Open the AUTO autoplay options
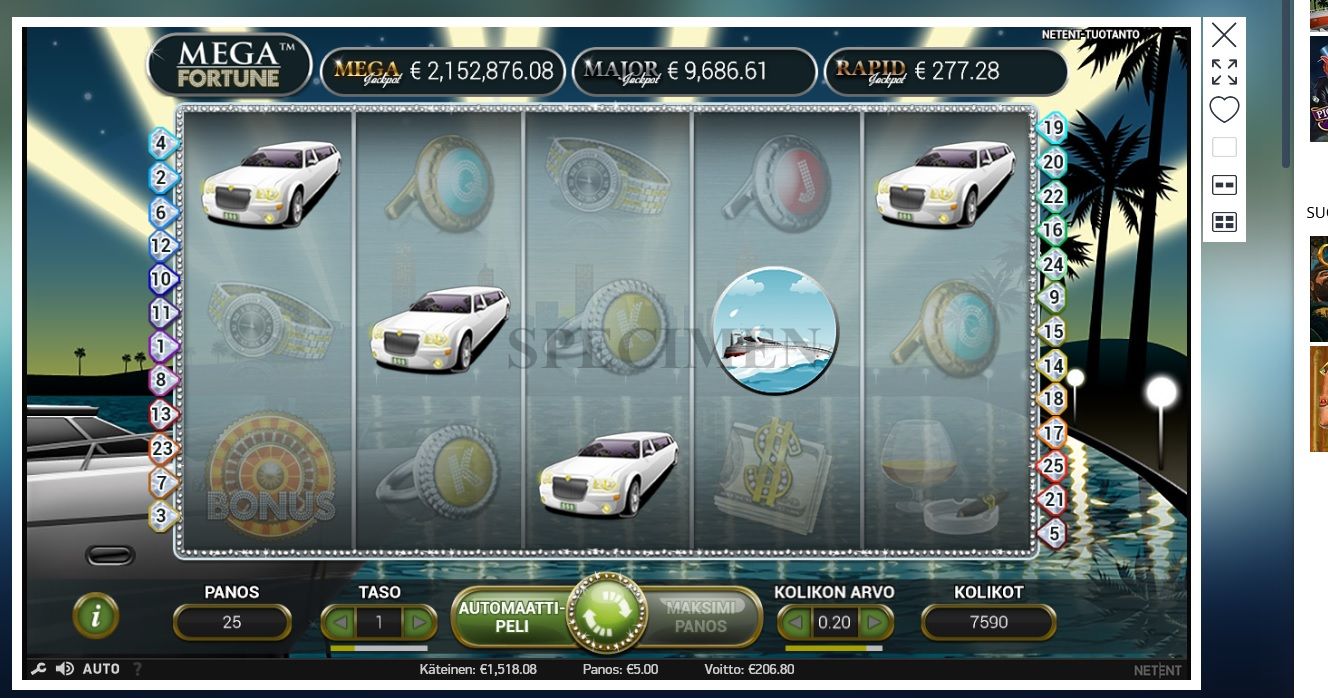 pos(101,669)
